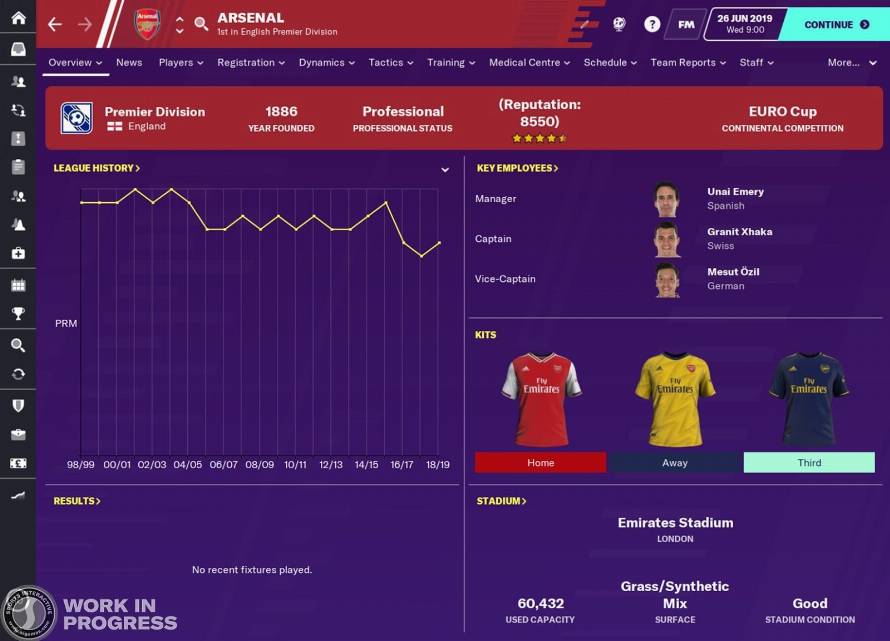Open the Tactics dropdown menu

390,62
